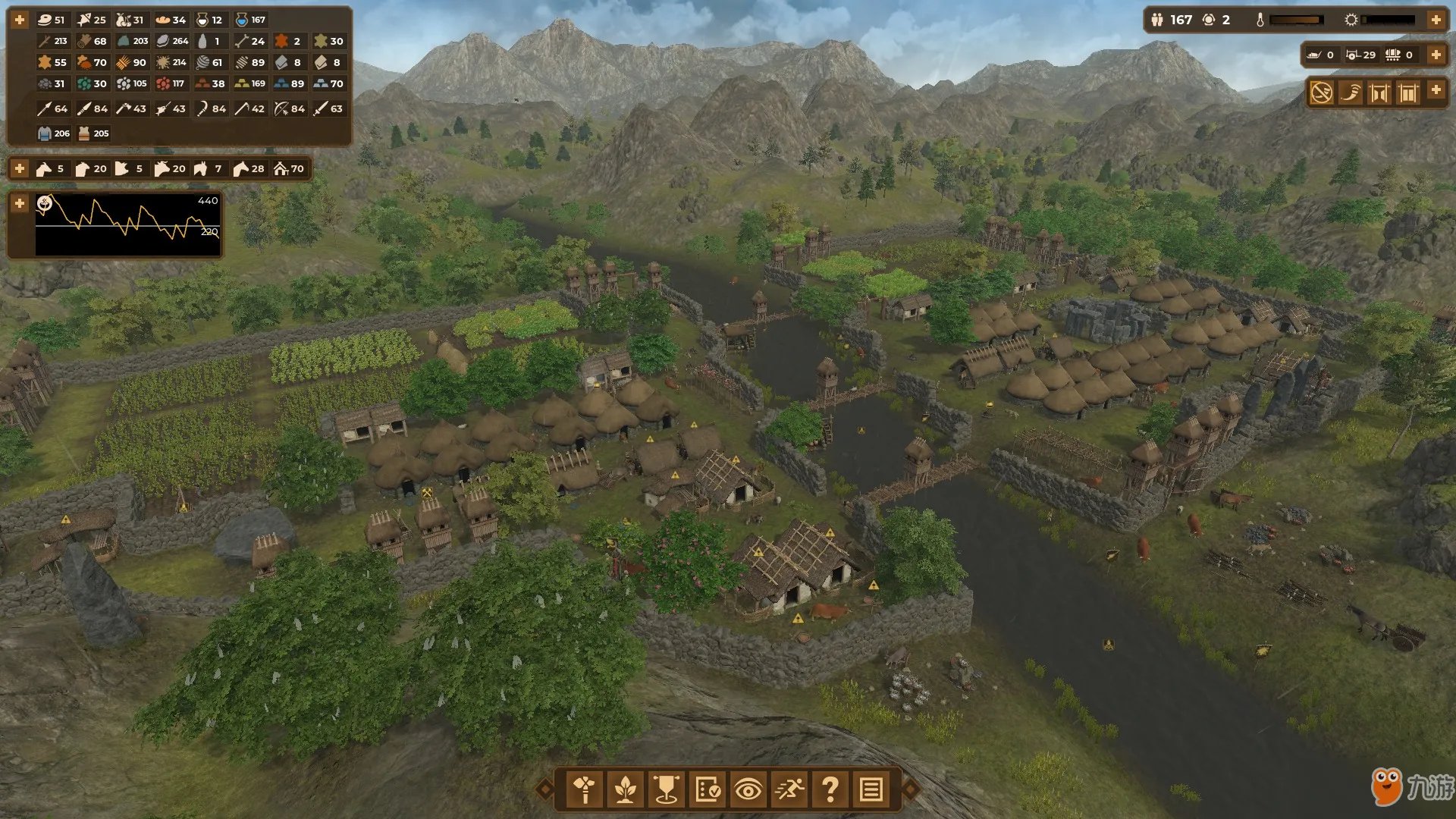Viewport: 1456px width, 819px height.
Task: Click the running man speed button
Action: pyautogui.click(x=789, y=790)
